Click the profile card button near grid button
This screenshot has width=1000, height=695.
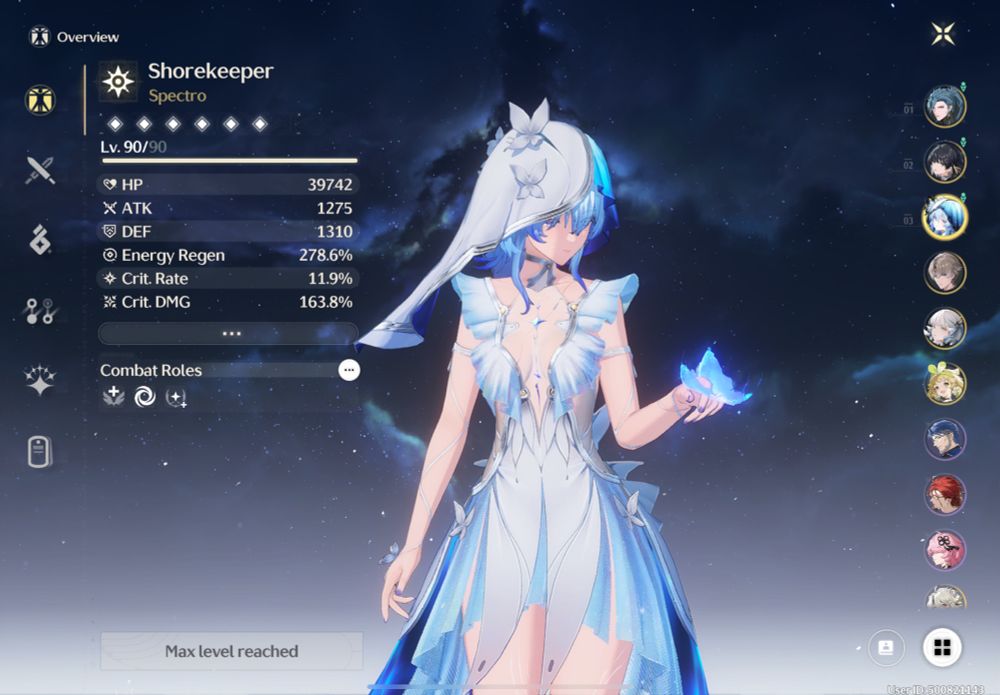tap(886, 647)
